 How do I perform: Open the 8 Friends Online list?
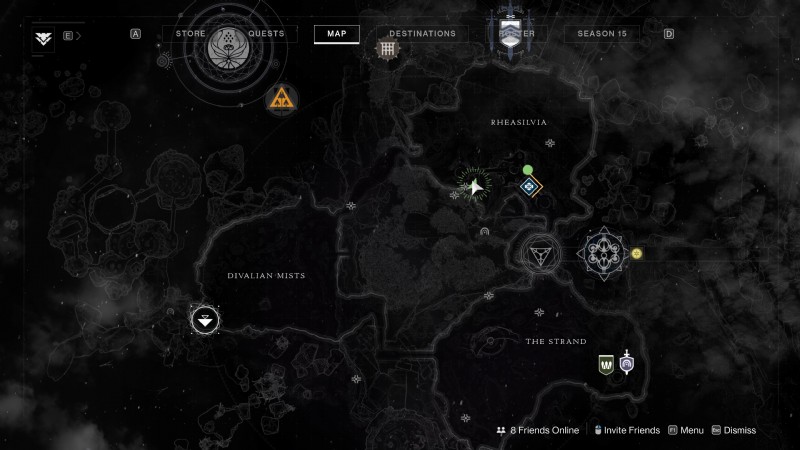[537, 430]
